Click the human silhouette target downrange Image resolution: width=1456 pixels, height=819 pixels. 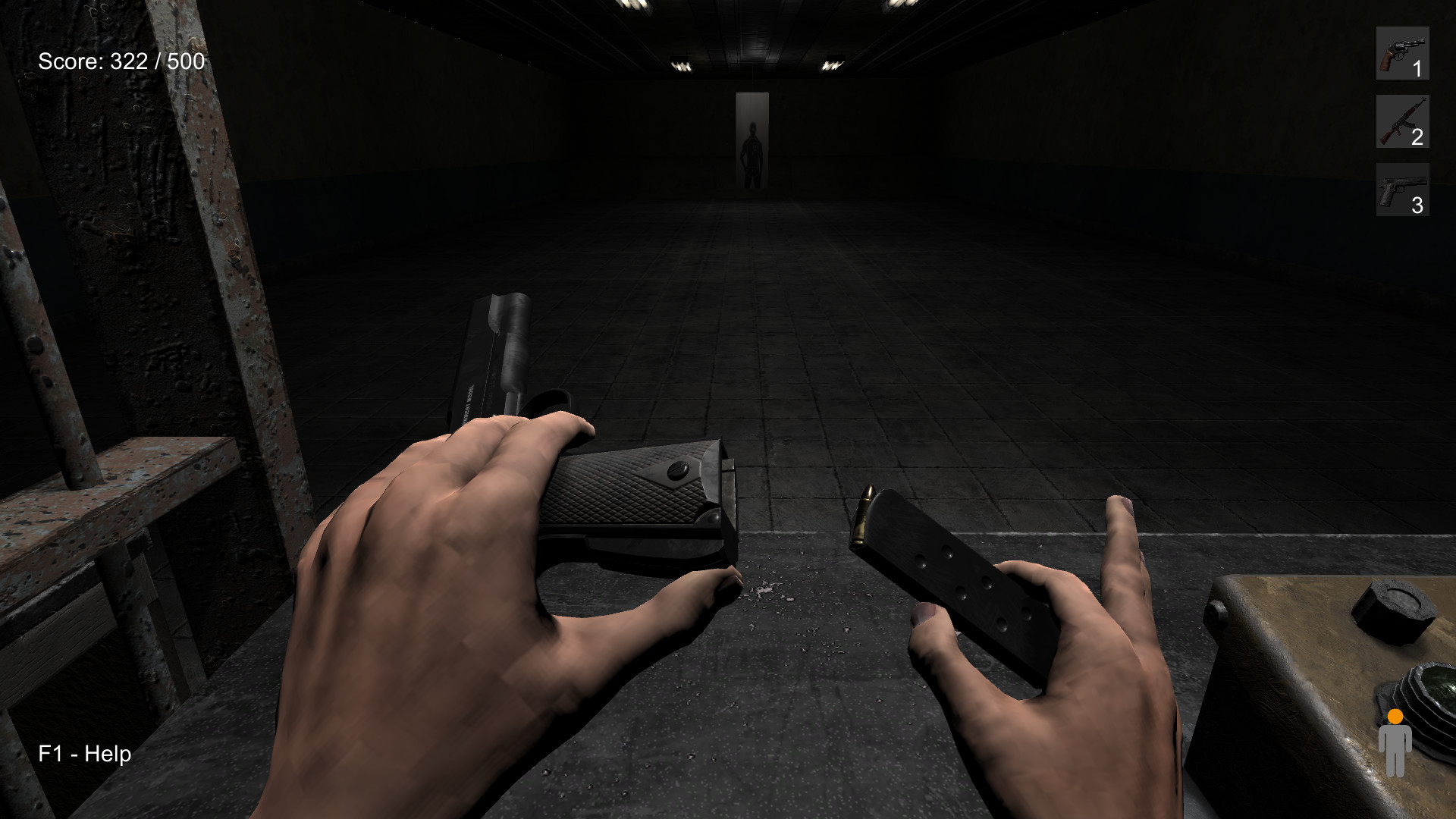coord(752,148)
